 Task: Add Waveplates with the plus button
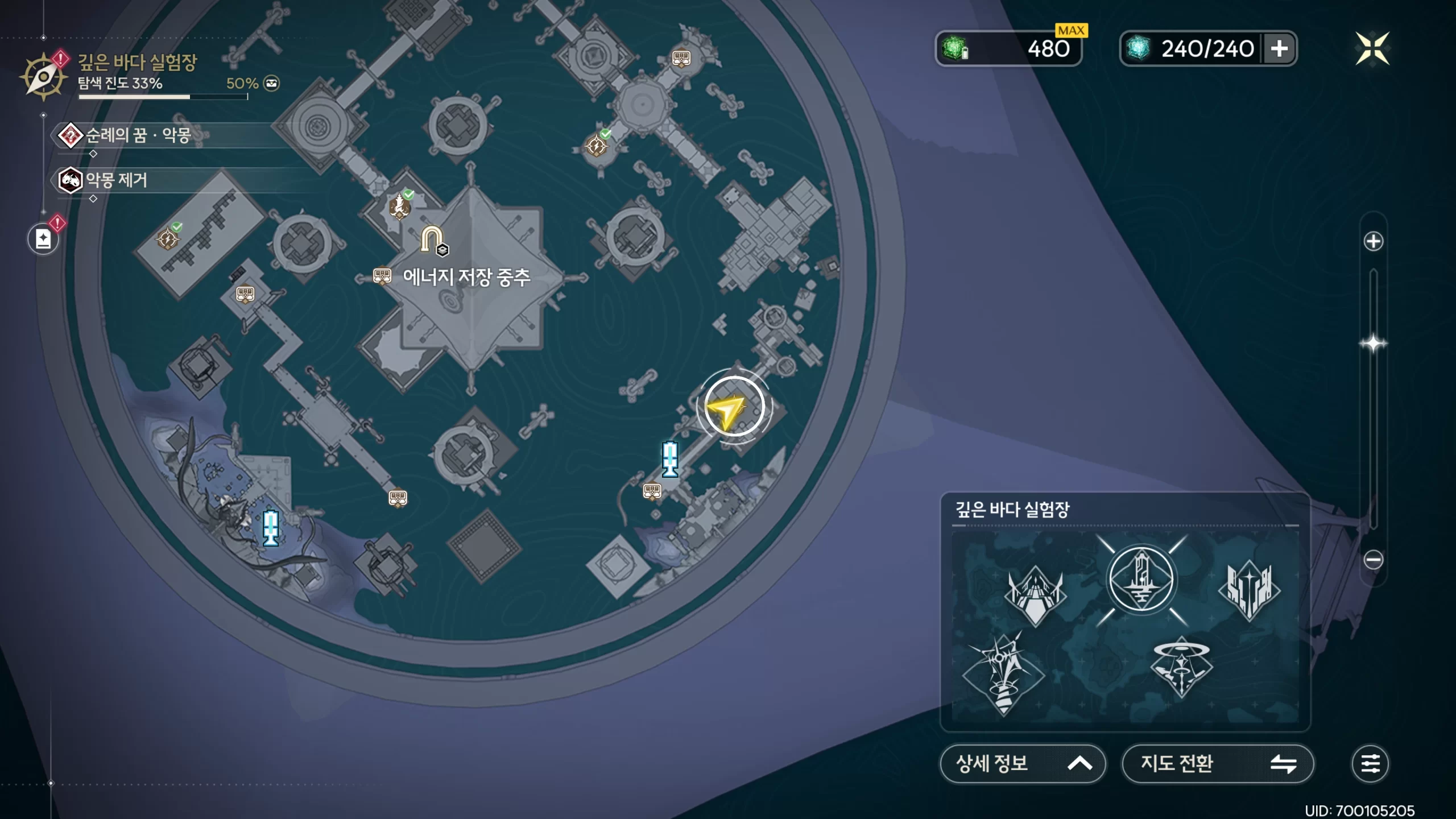[x=1279, y=48]
